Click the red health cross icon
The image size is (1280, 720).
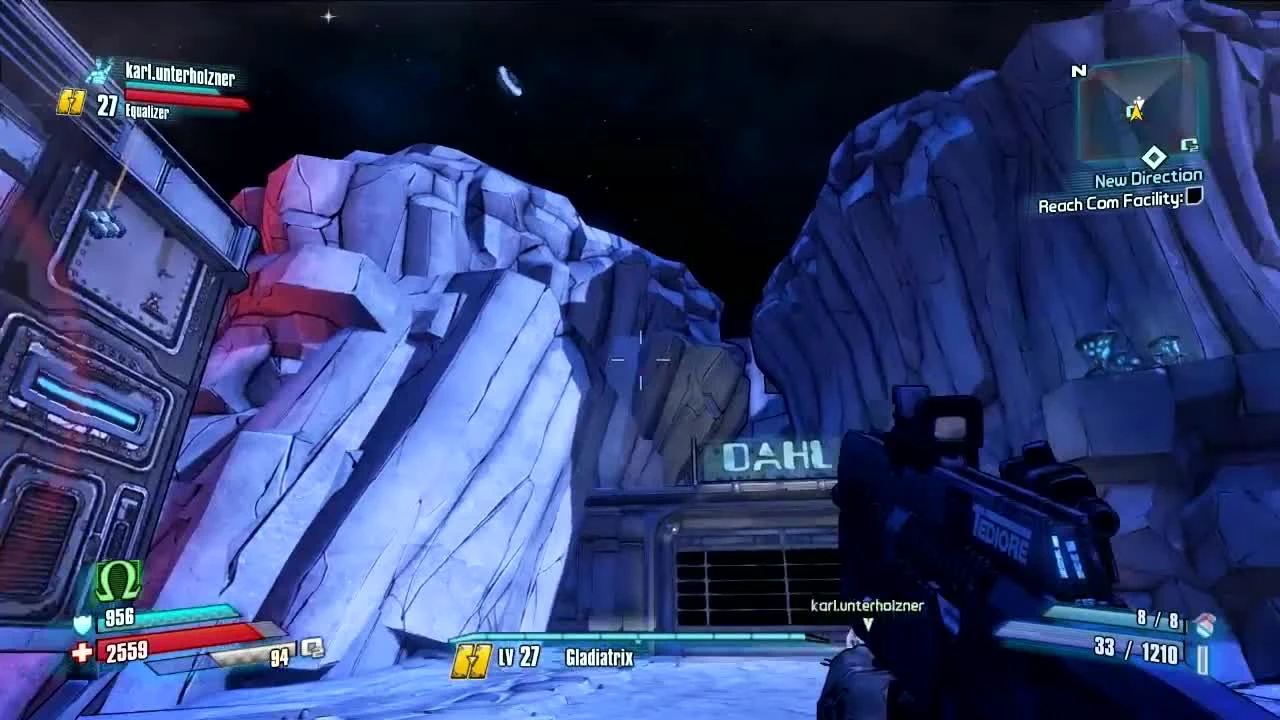click(x=82, y=650)
